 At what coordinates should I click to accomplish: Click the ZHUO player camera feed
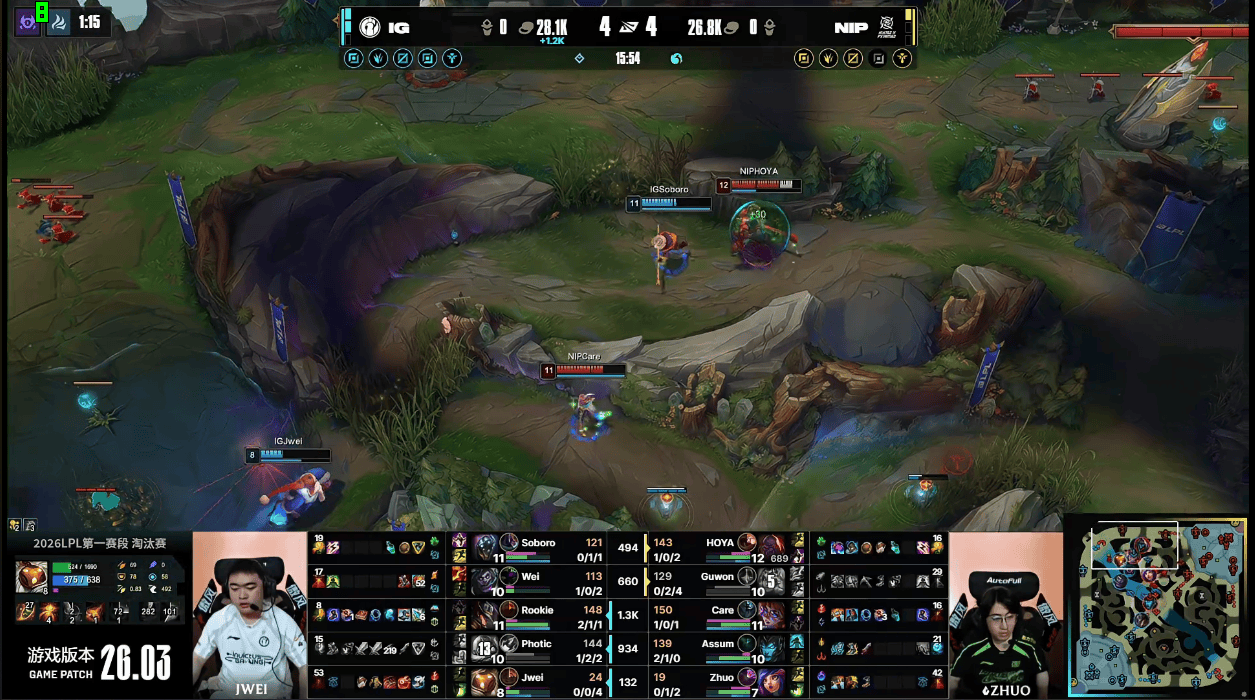coord(1005,614)
